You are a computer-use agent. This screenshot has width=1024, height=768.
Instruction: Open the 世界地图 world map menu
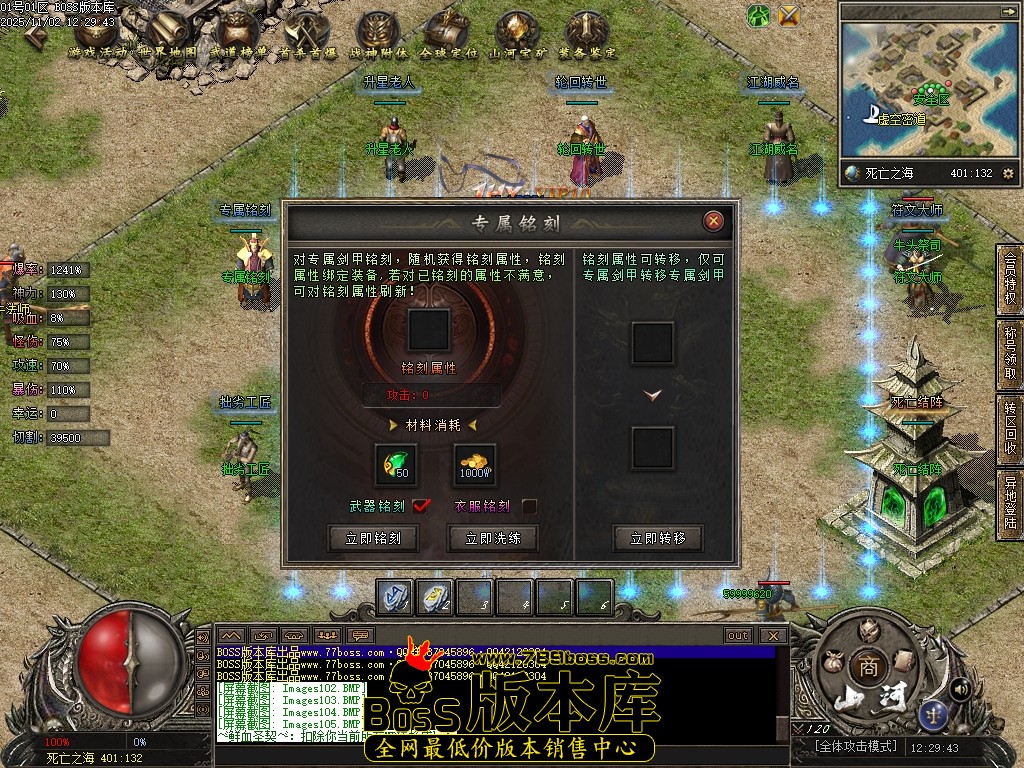coord(167,35)
